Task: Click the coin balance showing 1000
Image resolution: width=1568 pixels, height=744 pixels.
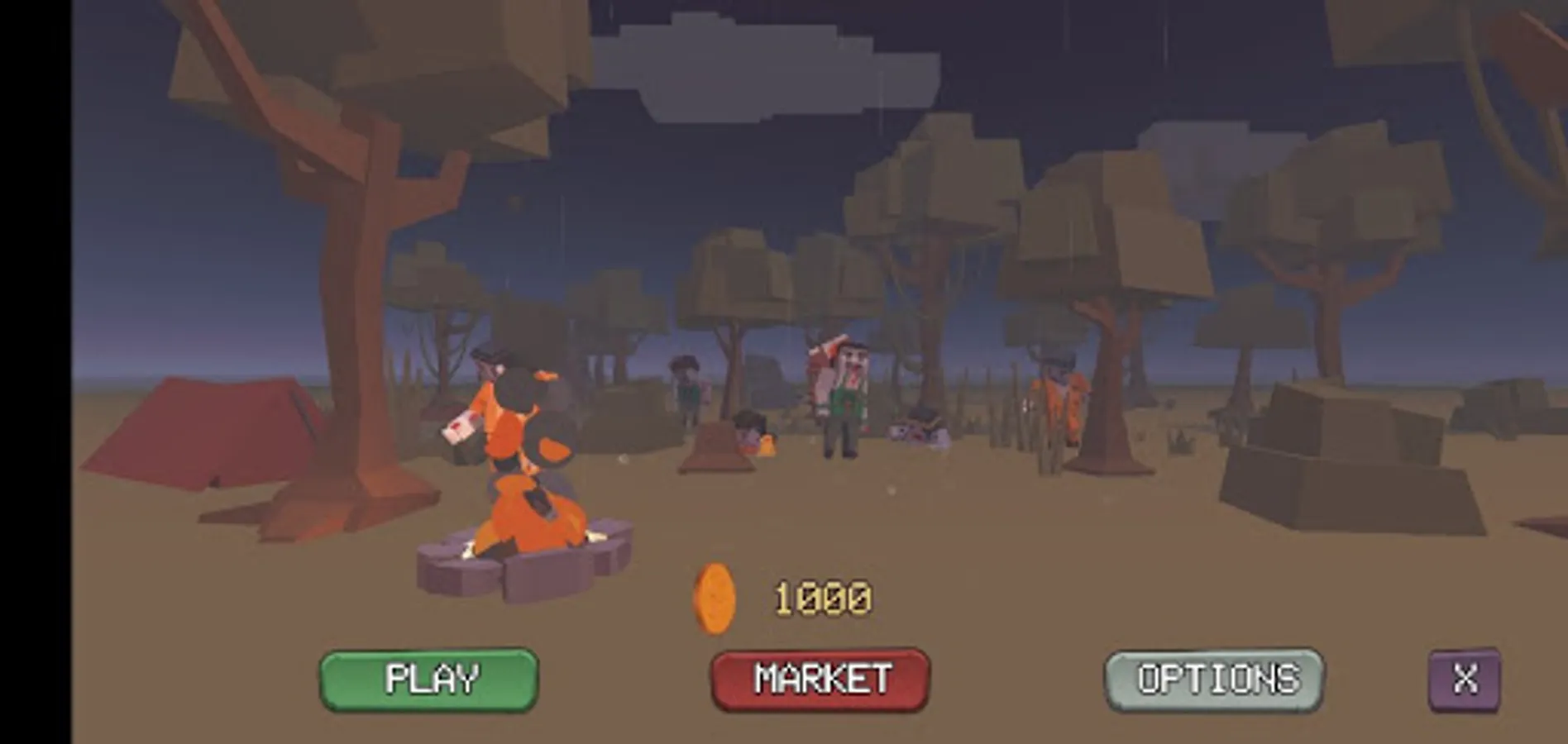Action: tap(823, 597)
